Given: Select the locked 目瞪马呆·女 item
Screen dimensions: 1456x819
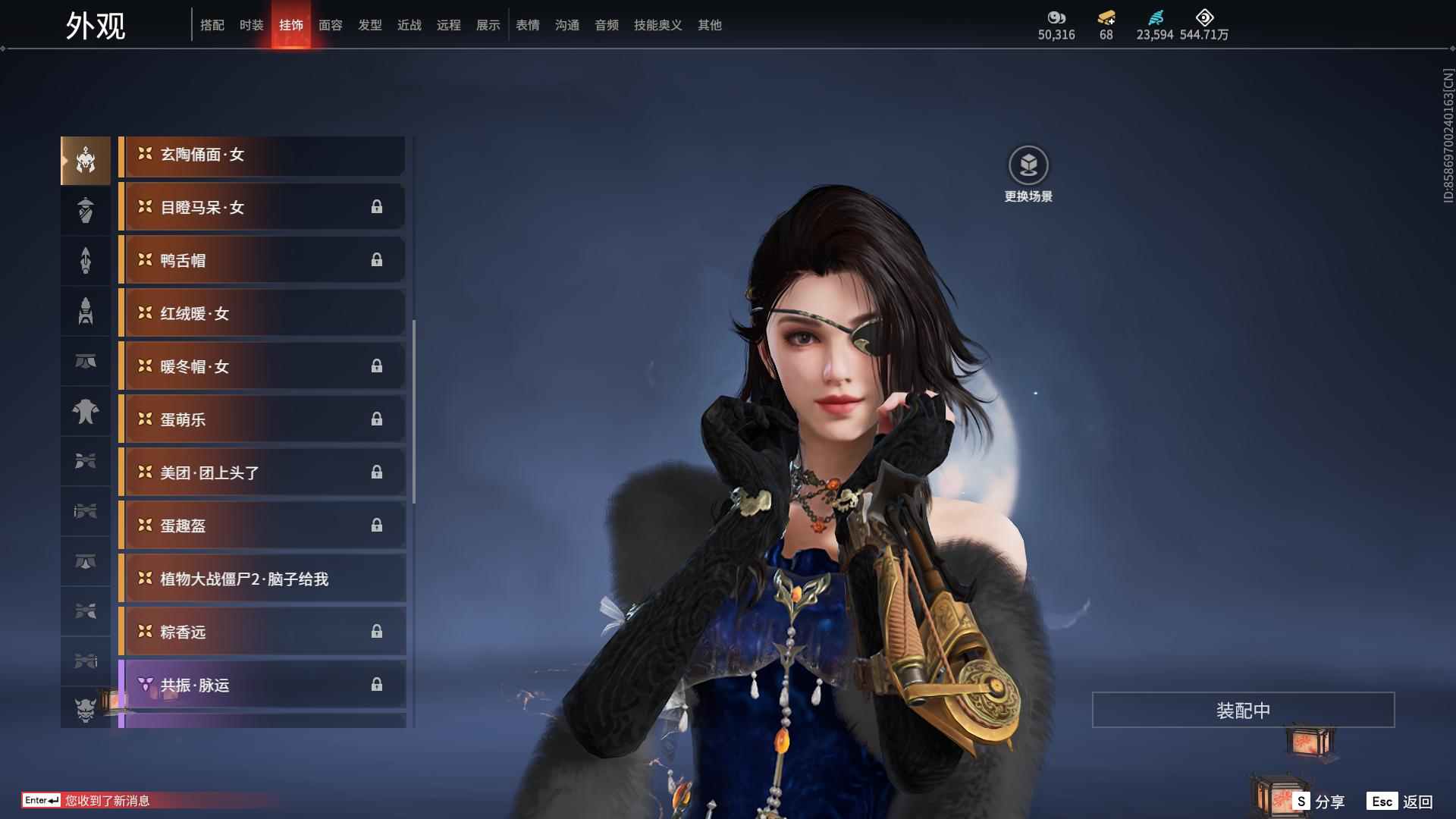Looking at the screenshot, I should pos(262,208).
